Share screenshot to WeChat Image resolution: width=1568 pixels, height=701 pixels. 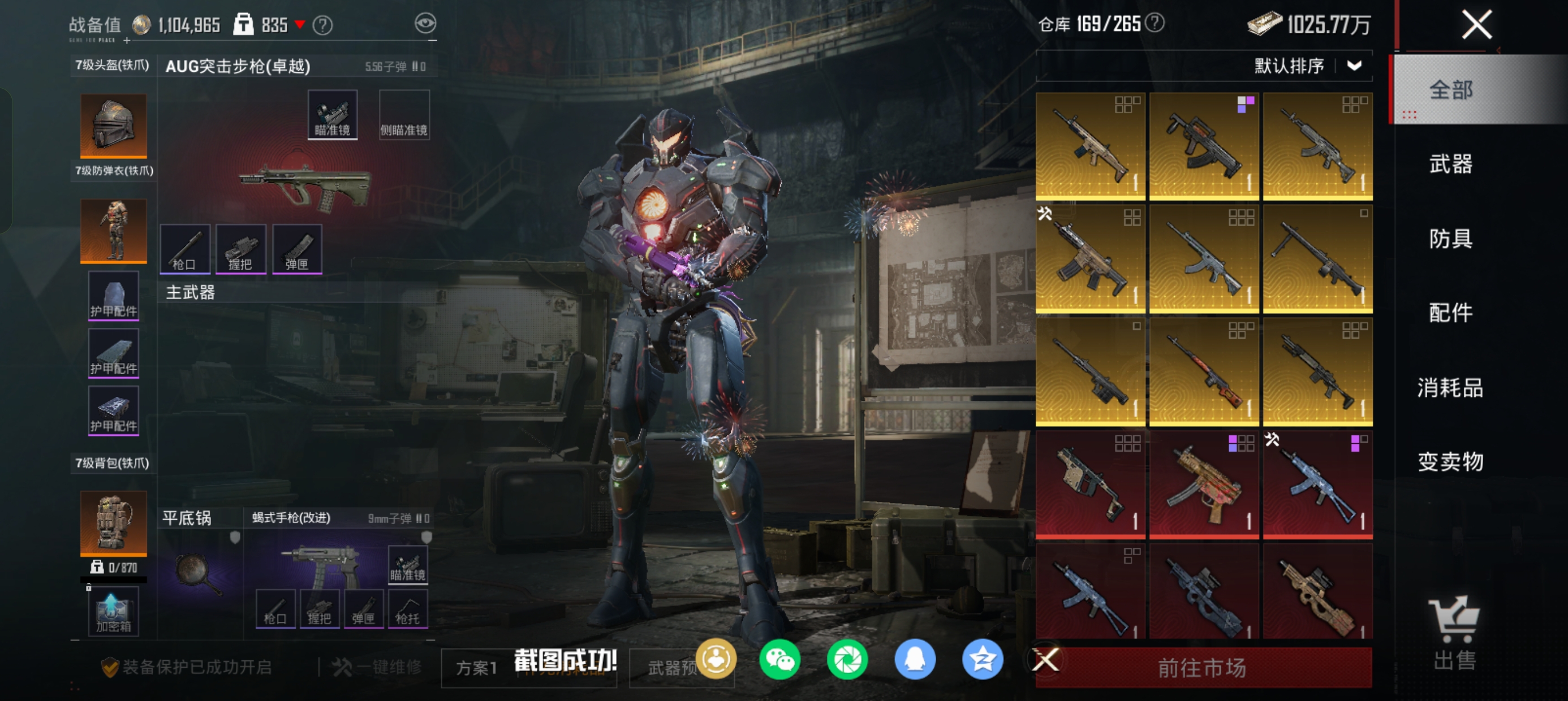click(x=779, y=660)
